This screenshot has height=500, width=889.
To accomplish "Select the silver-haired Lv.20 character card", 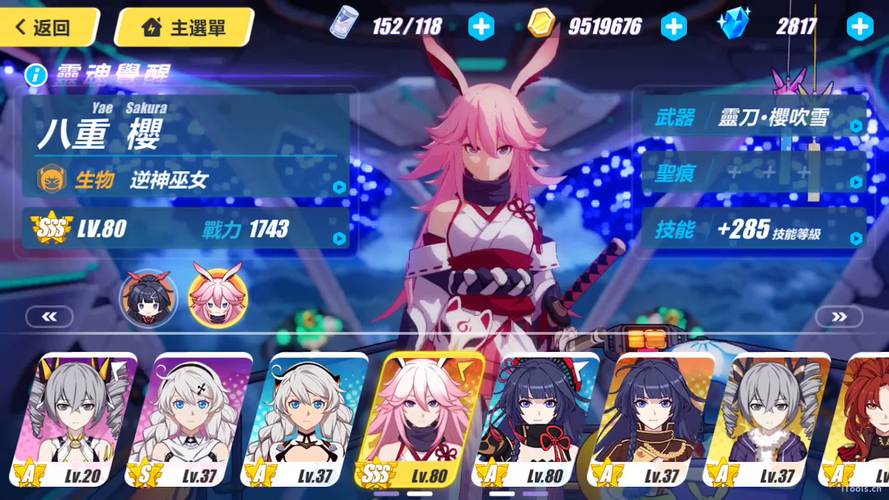I will (79, 420).
